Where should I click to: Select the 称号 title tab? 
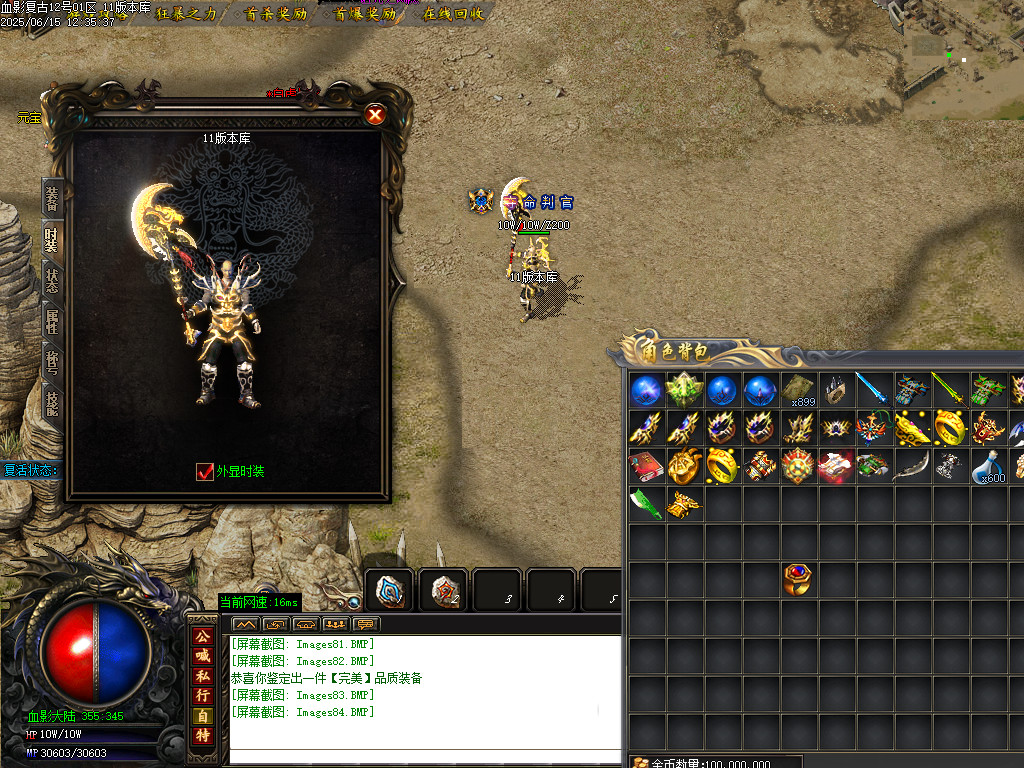click(x=51, y=362)
